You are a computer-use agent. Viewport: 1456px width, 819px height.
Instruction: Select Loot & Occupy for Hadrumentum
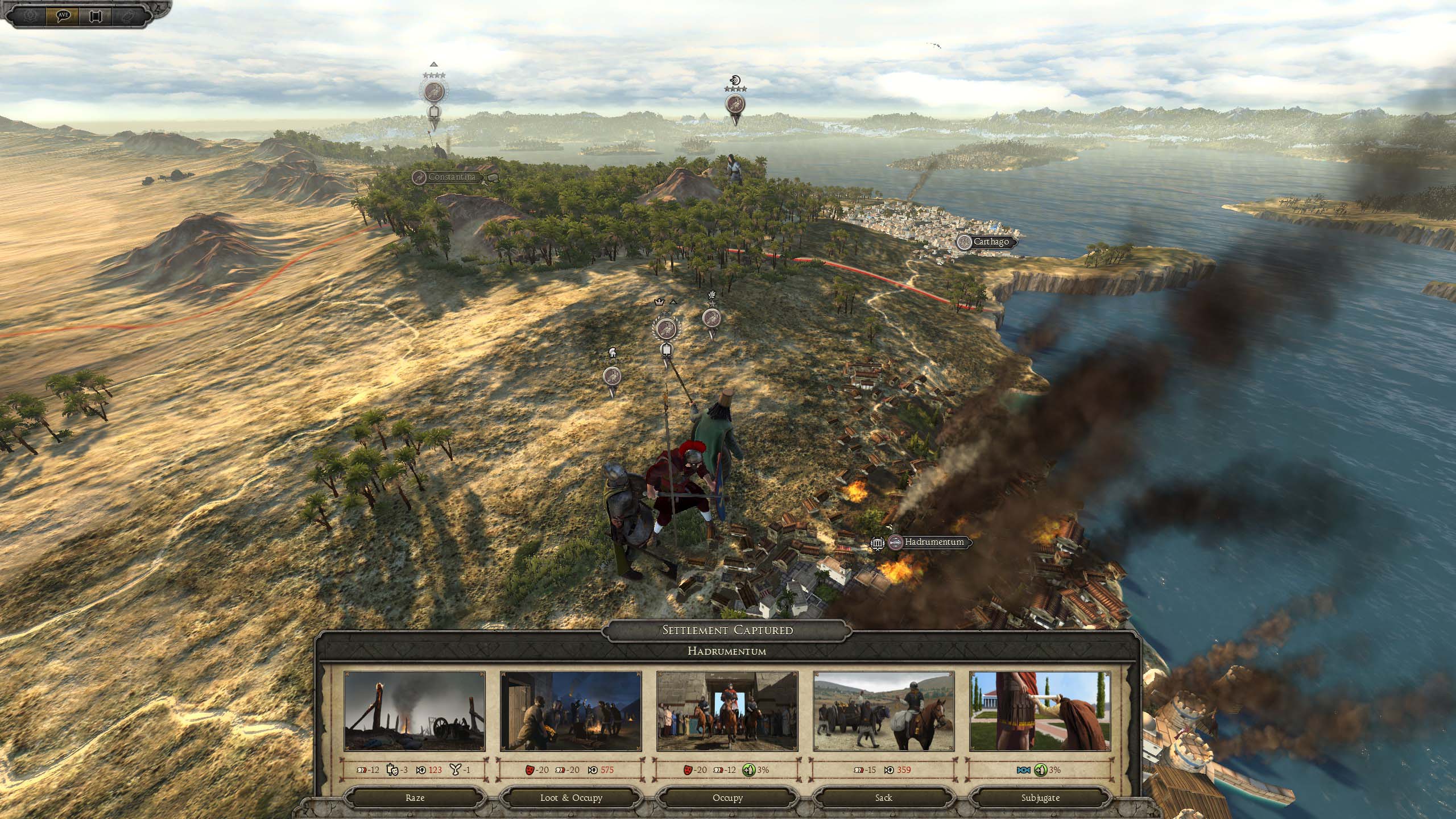(x=571, y=797)
